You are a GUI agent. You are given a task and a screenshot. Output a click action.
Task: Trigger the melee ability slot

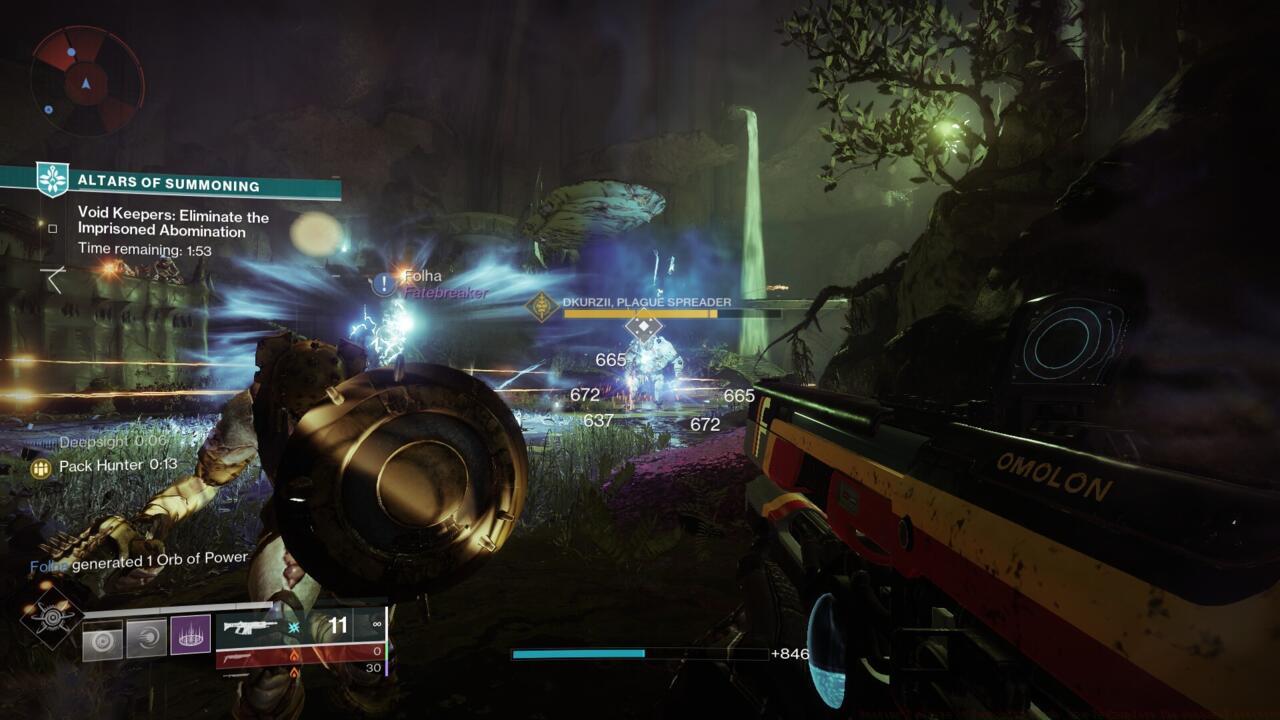146,639
